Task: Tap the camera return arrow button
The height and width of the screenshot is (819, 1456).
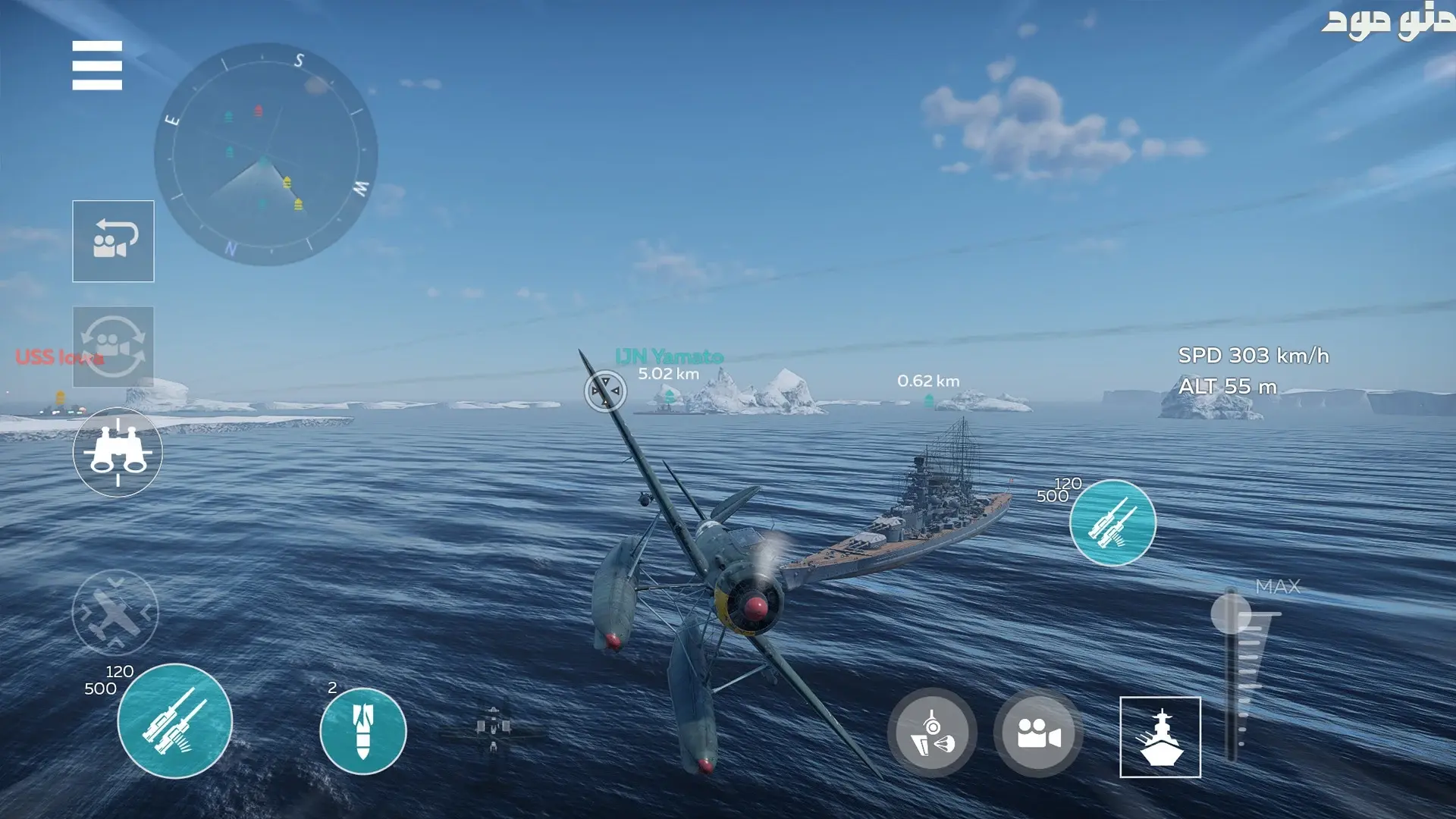Action: (113, 241)
